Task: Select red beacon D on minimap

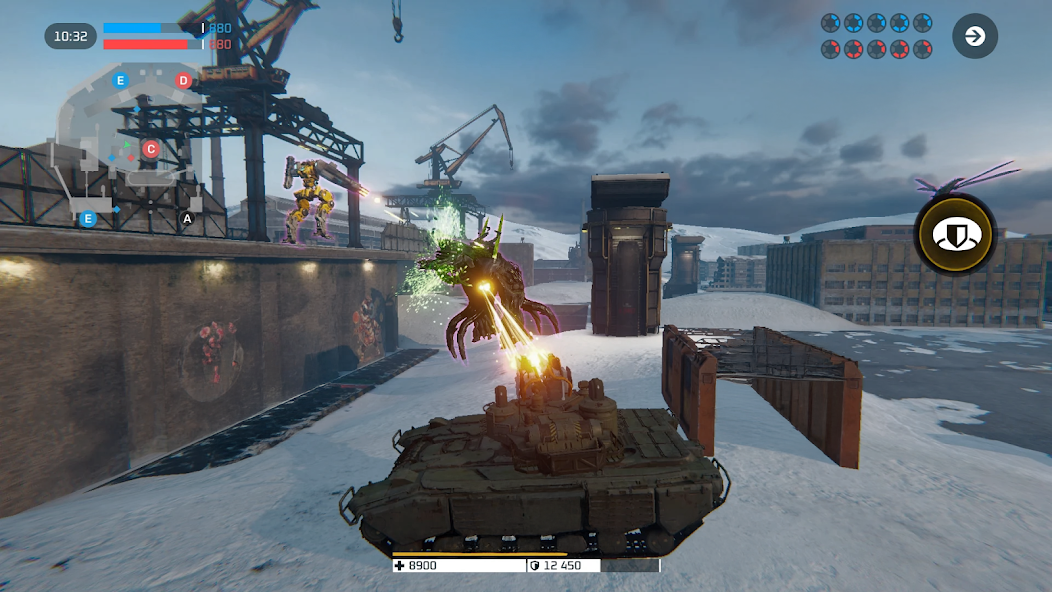Action: click(x=183, y=80)
